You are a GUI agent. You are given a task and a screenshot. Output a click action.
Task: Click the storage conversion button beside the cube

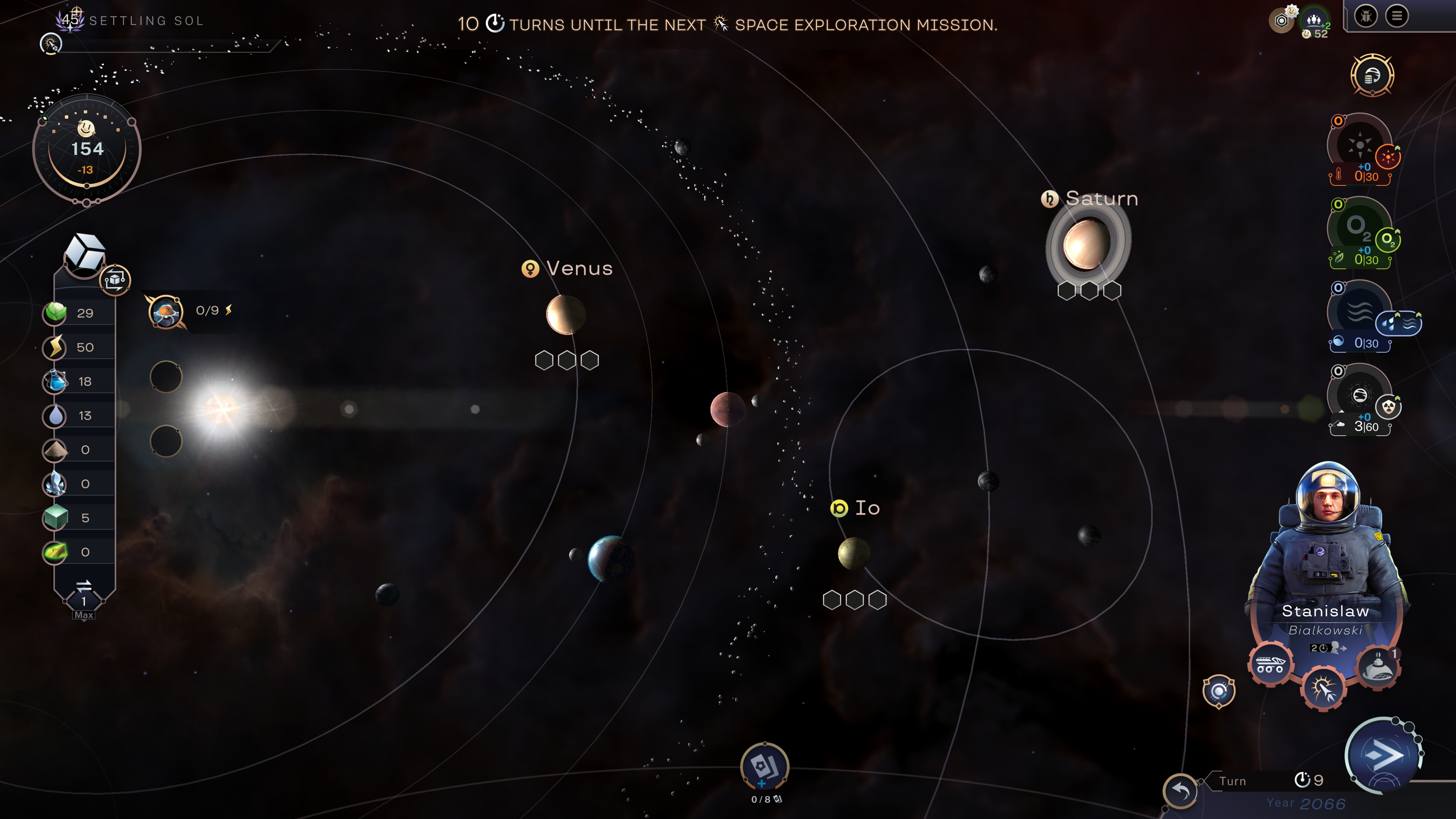point(115,279)
